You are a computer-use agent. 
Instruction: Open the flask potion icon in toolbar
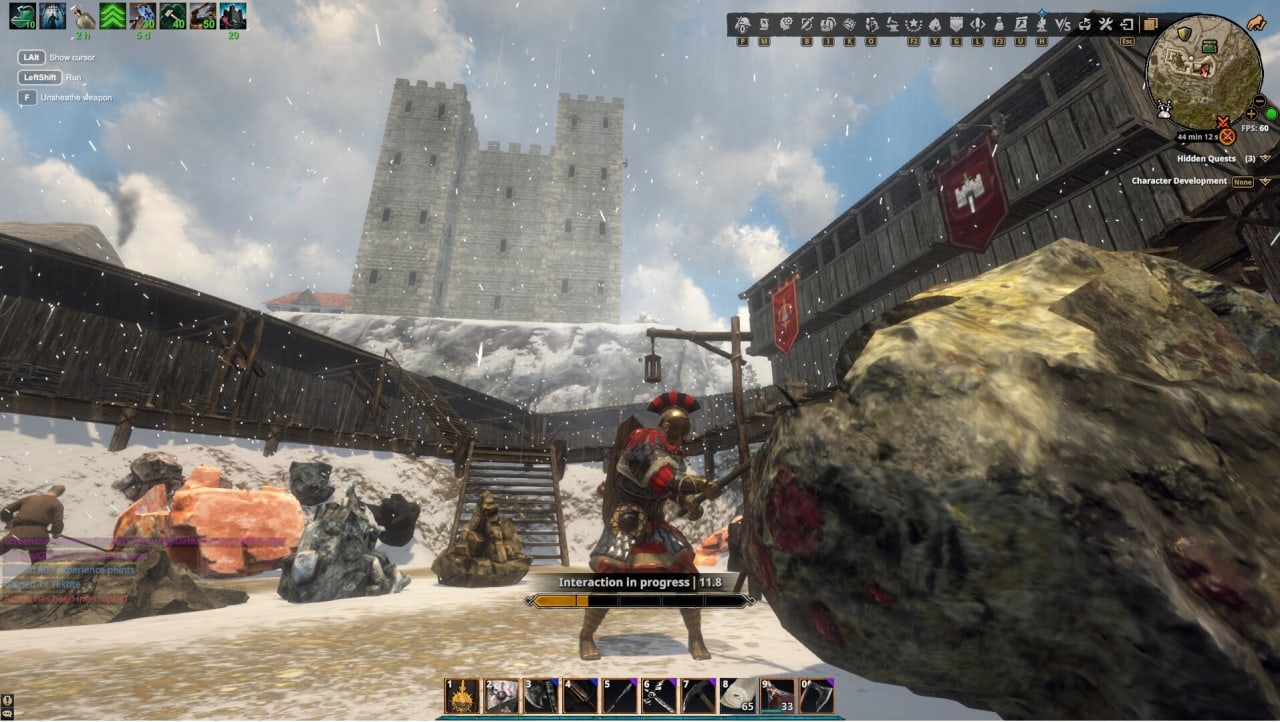coord(999,24)
